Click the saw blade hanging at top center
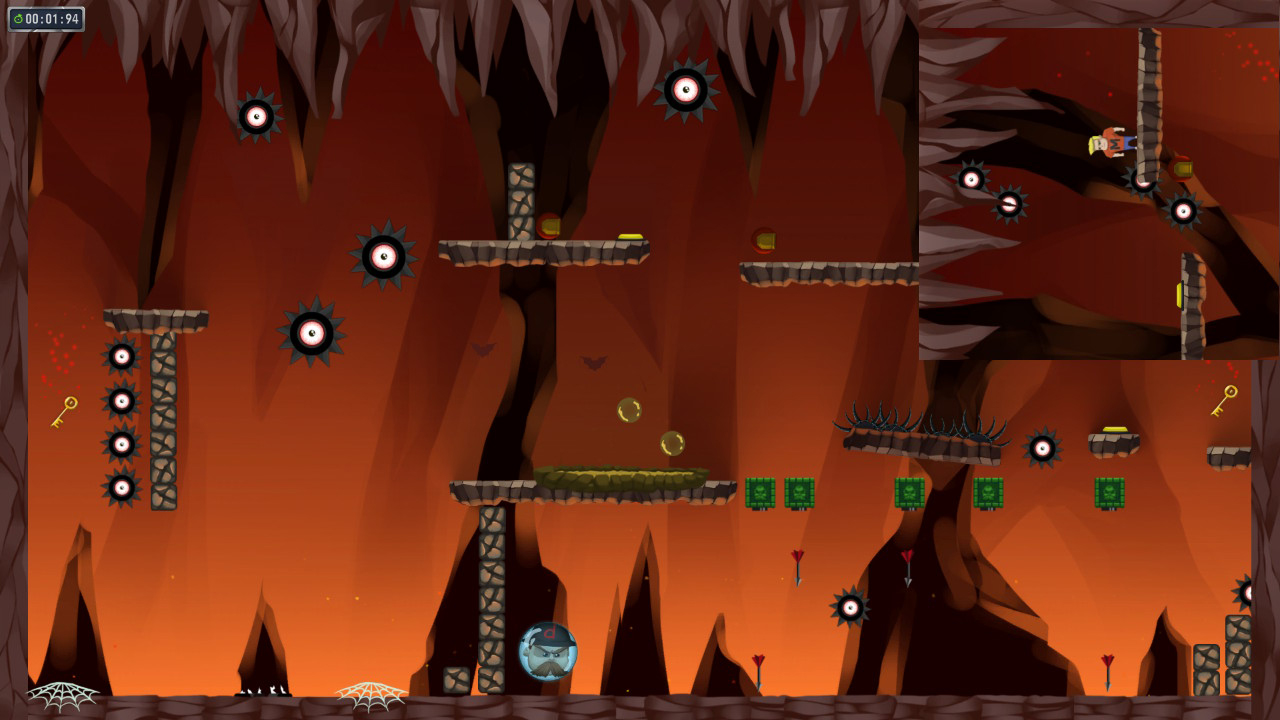 [685, 88]
